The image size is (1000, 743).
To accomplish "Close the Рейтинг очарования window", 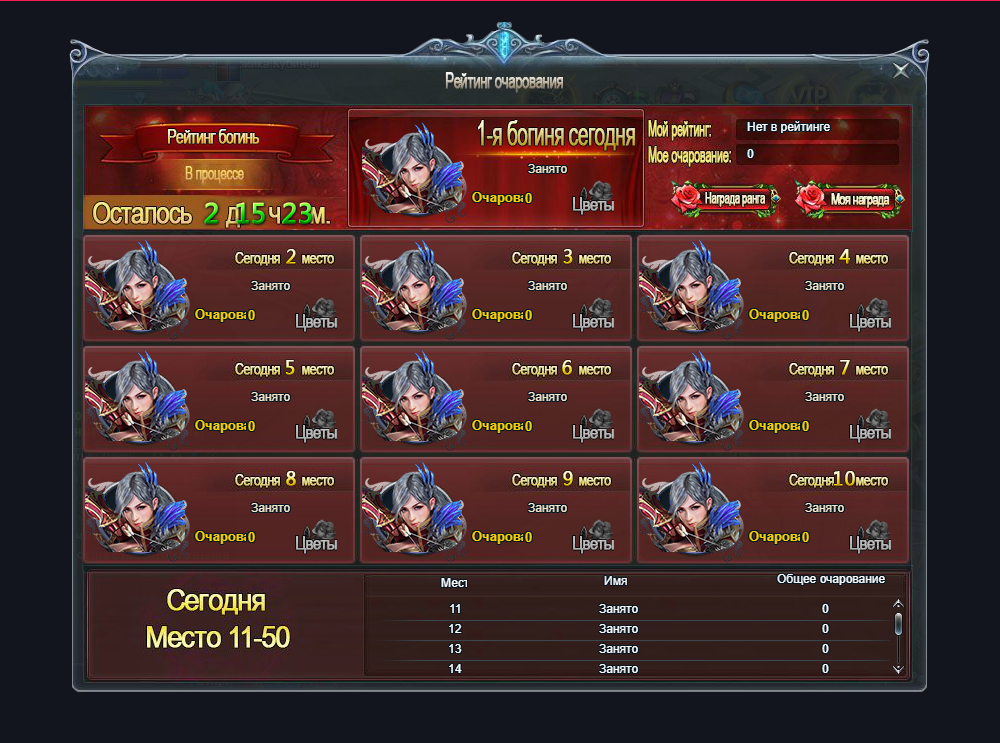I will click(x=901, y=70).
